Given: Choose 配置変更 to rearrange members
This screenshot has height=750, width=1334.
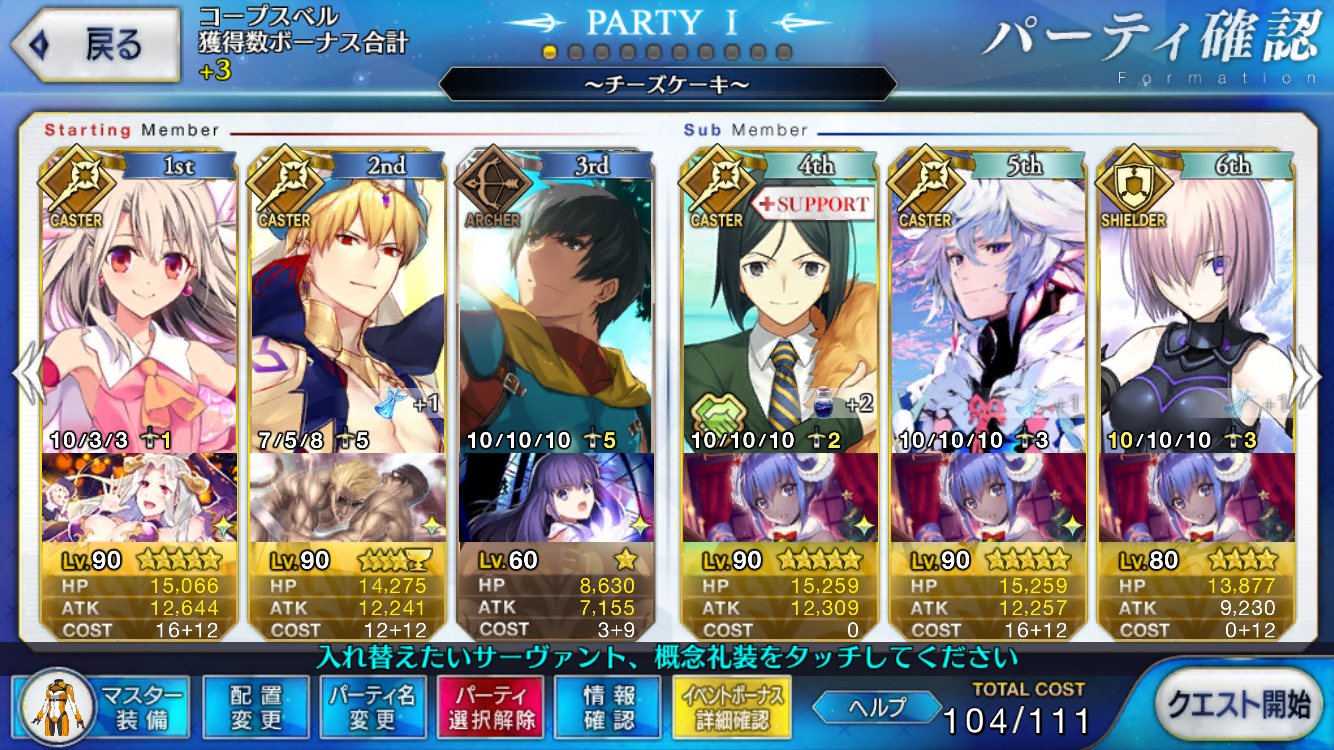Looking at the screenshot, I should (254, 706).
